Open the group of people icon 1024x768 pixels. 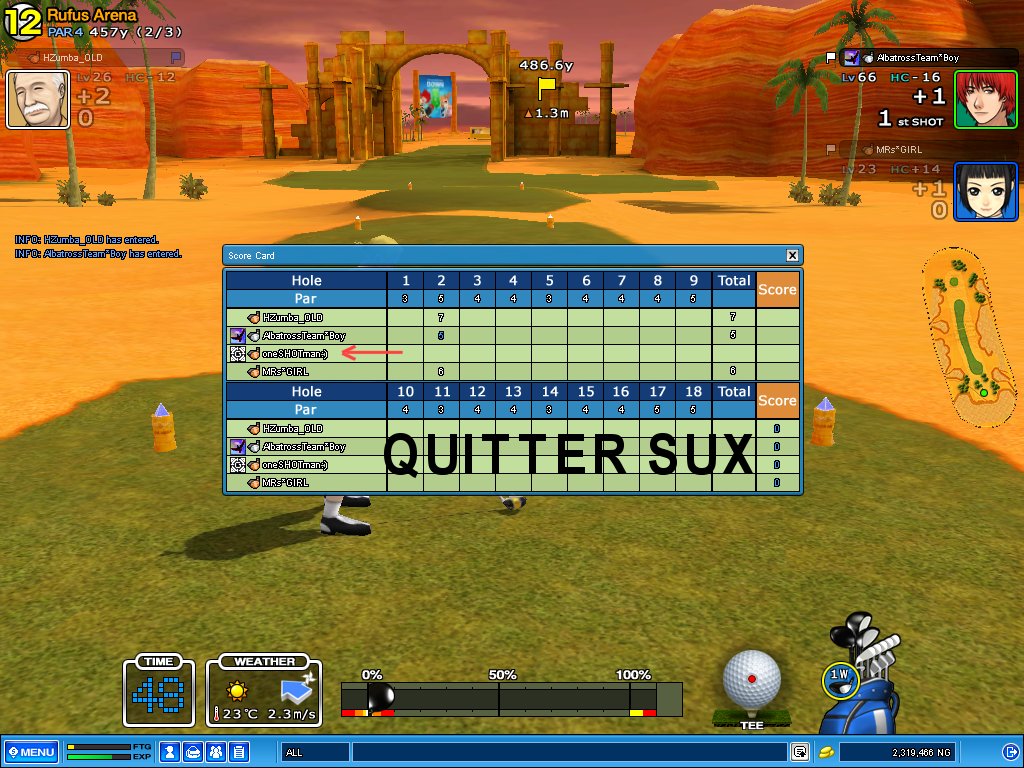pyautogui.click(x=216, y=752)
